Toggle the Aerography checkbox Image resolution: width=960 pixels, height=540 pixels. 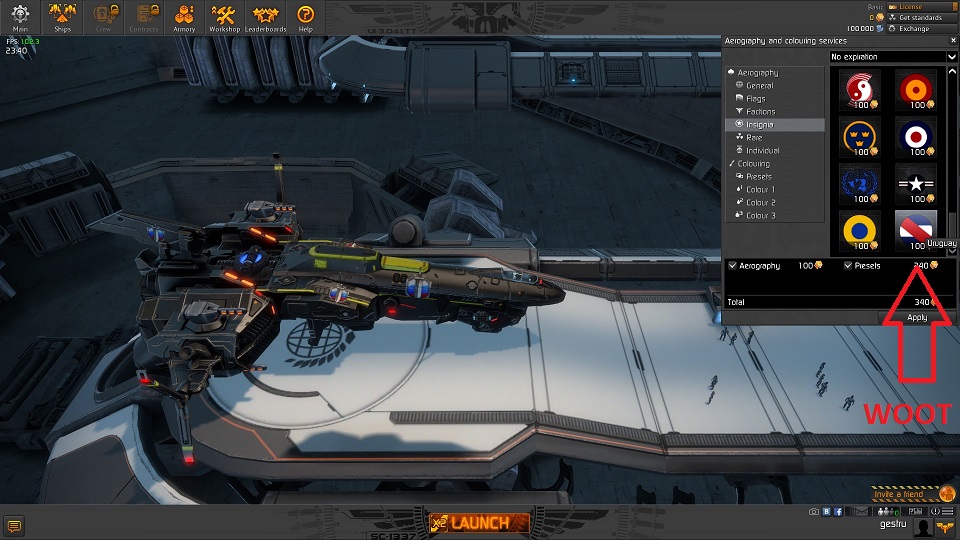point(733,266)
